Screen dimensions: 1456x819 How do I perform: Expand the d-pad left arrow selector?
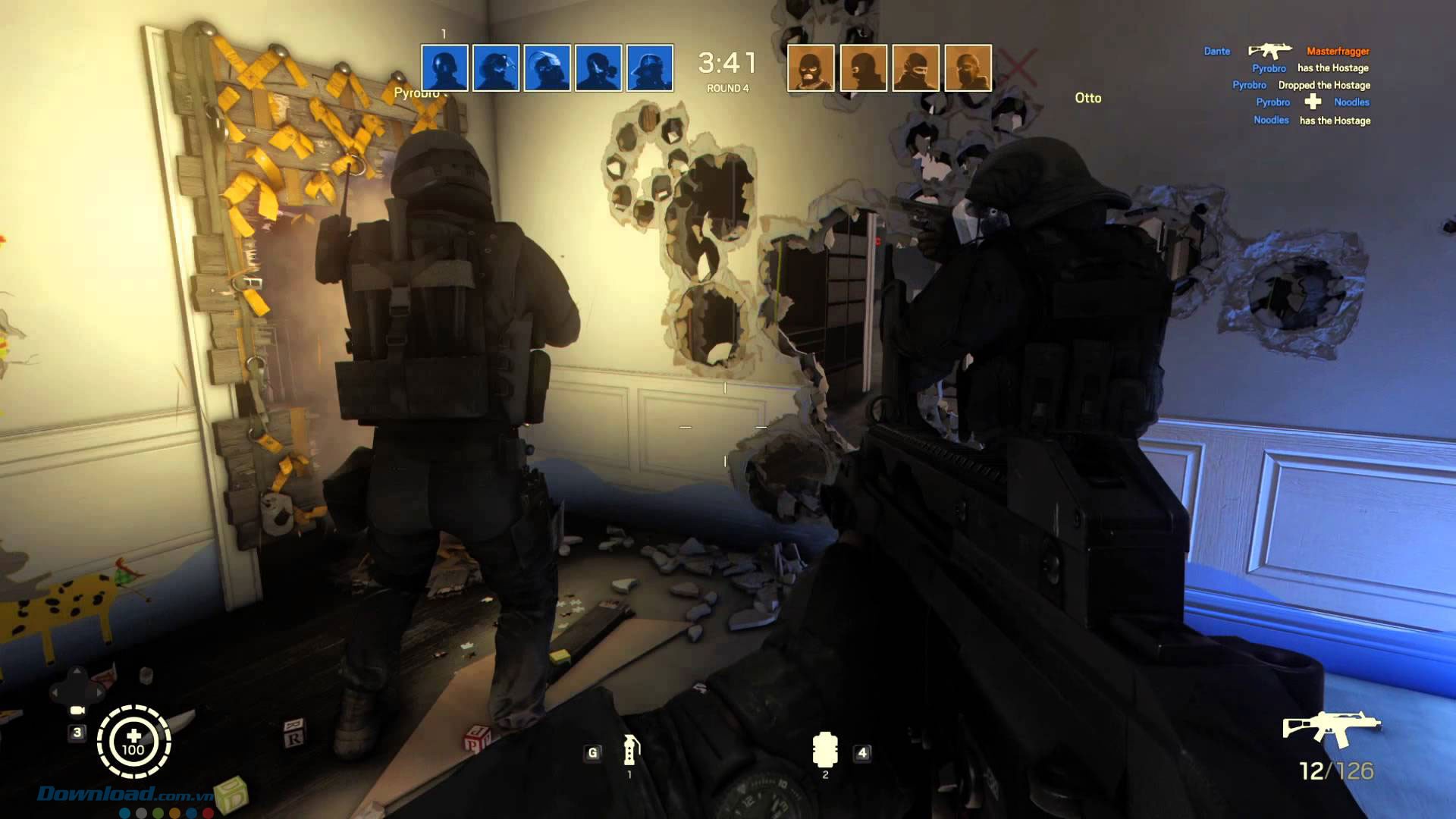click(55, 692)
